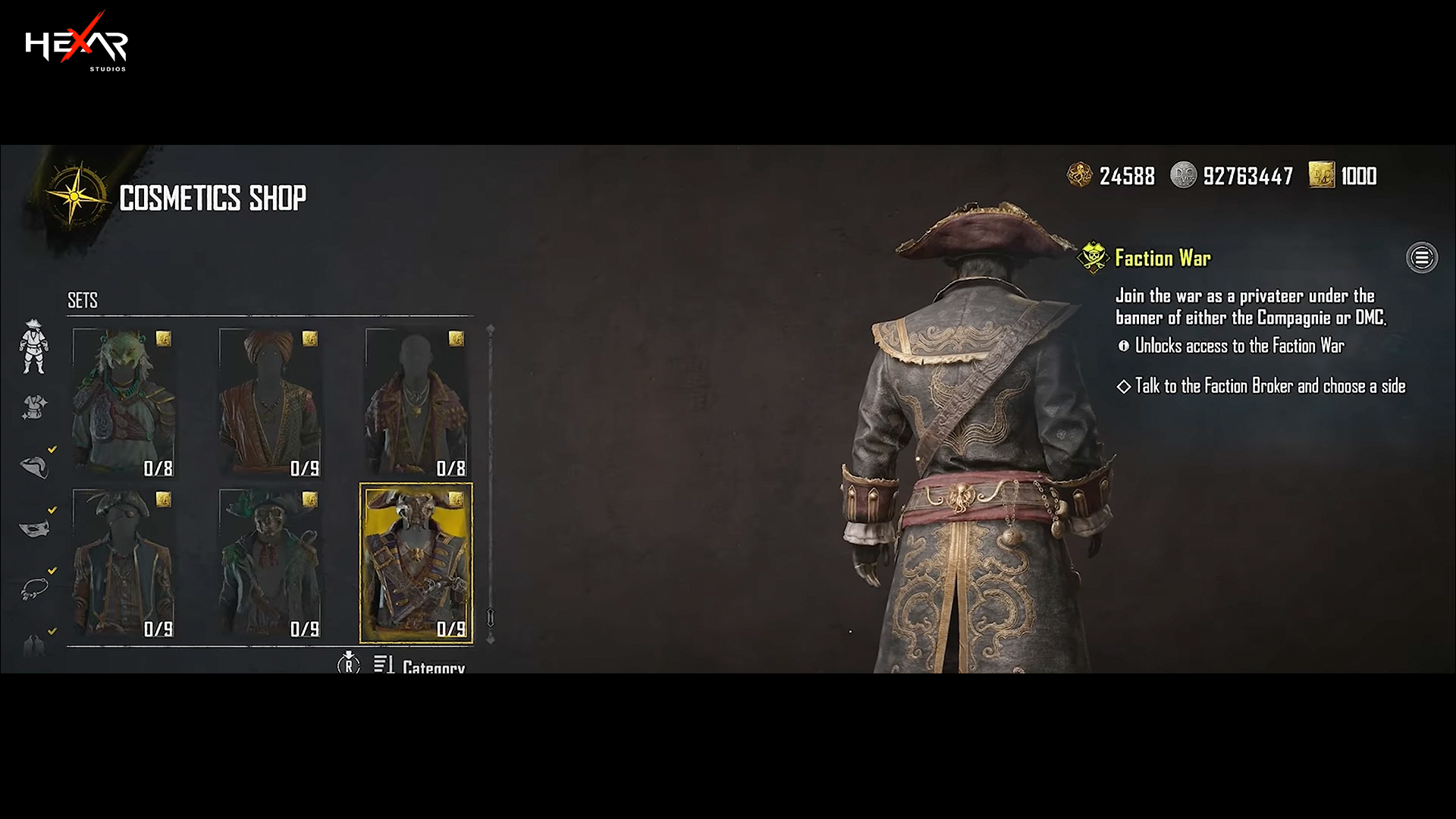Viewport: 1456px width, 819px height.
Task: Select the skull mask green feather set
Action: point(271,563)
